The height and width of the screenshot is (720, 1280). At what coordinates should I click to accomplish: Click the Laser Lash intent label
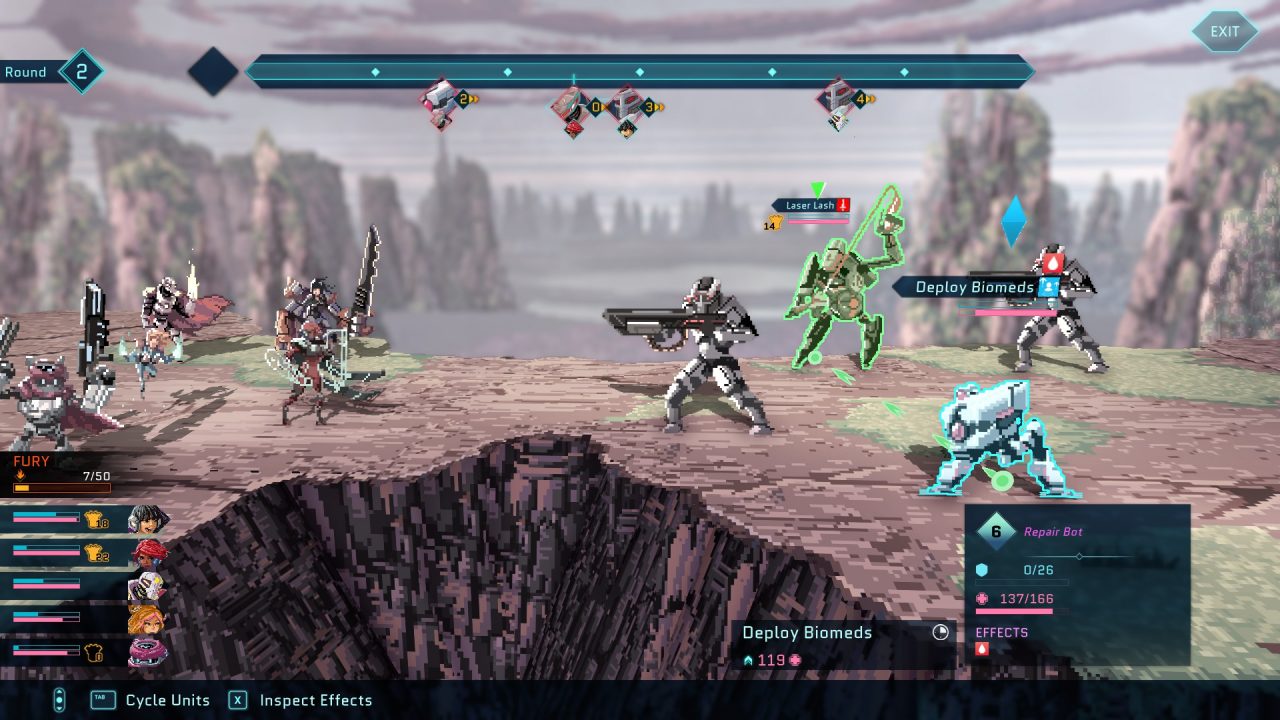(810, 205)
